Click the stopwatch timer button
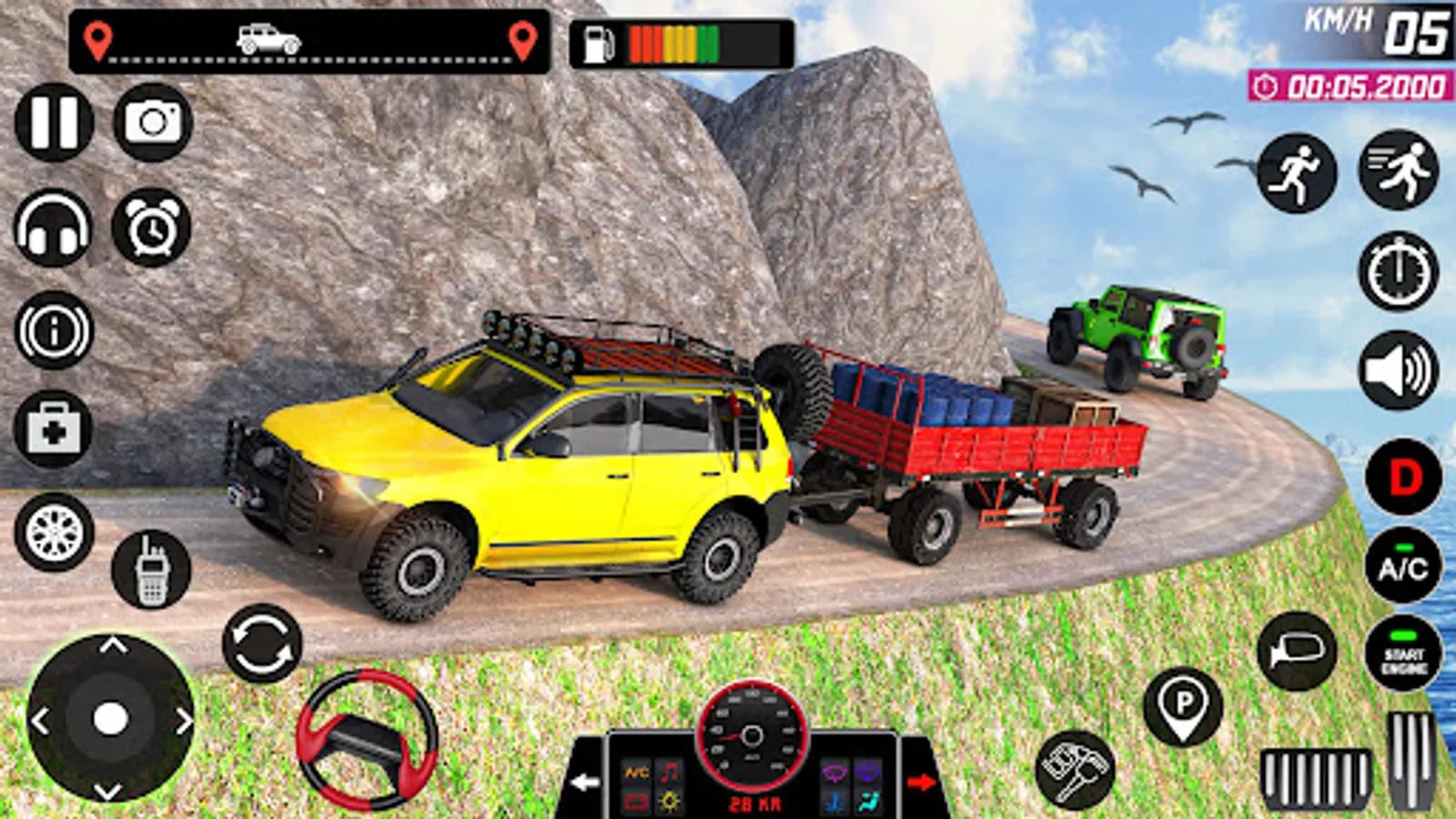Viewport: 1456px width, 819px height. click(1399, 272)
